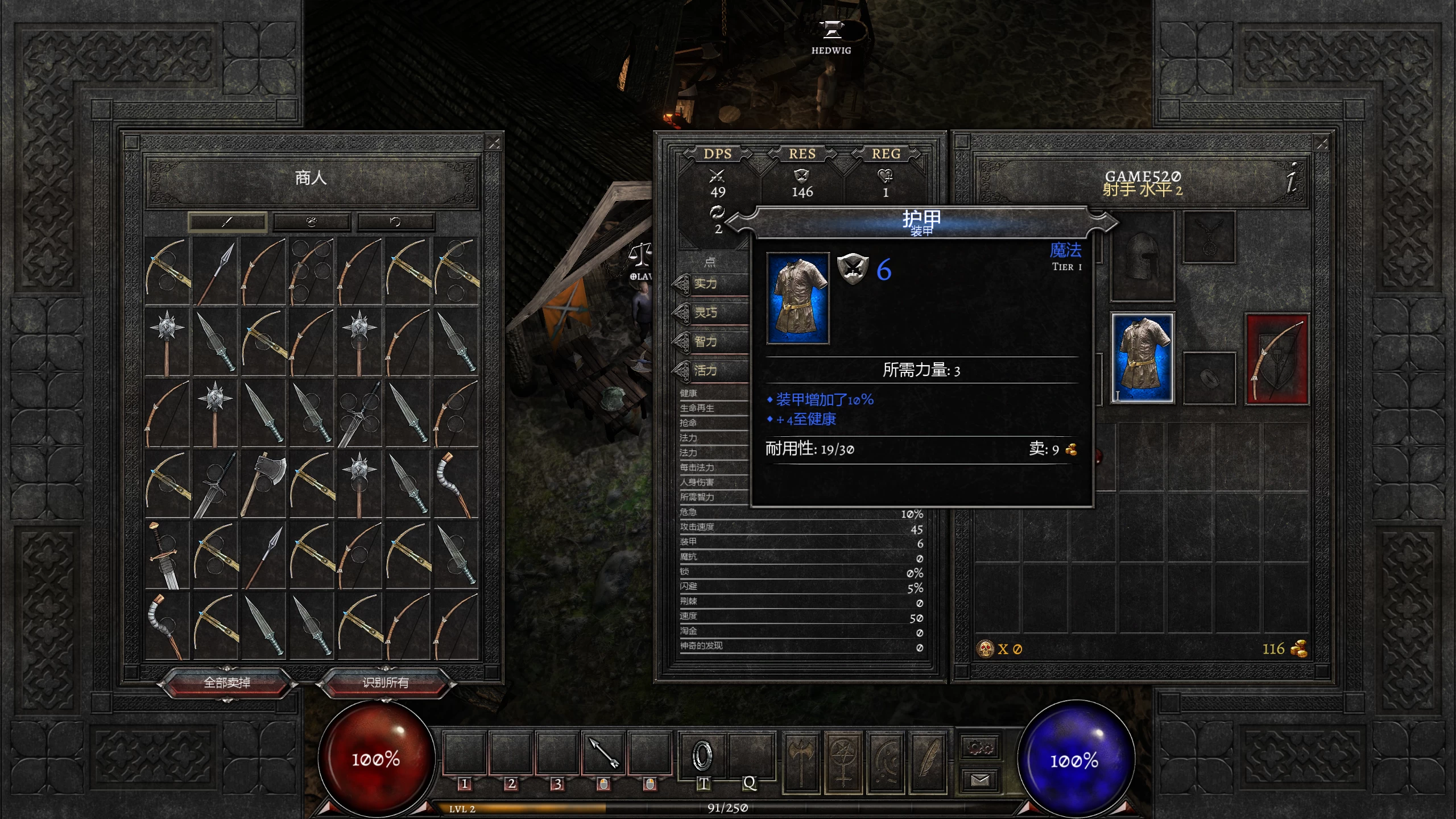The width and height of the screenshot is (1456, 819).
Task: Switch to the merchant's sword weapons tab
Action: pos(227,222)
